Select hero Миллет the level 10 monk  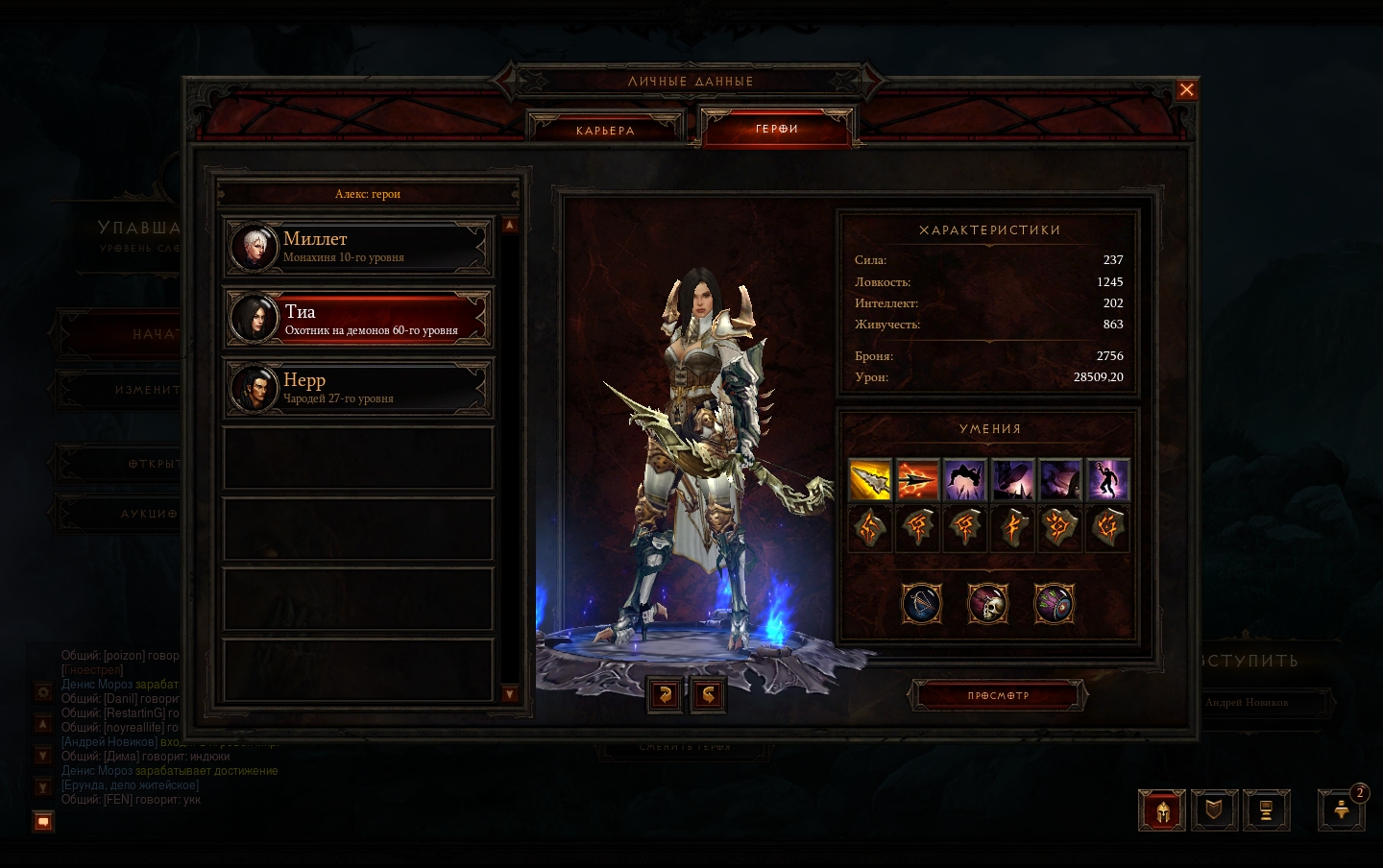click(358, 247)
